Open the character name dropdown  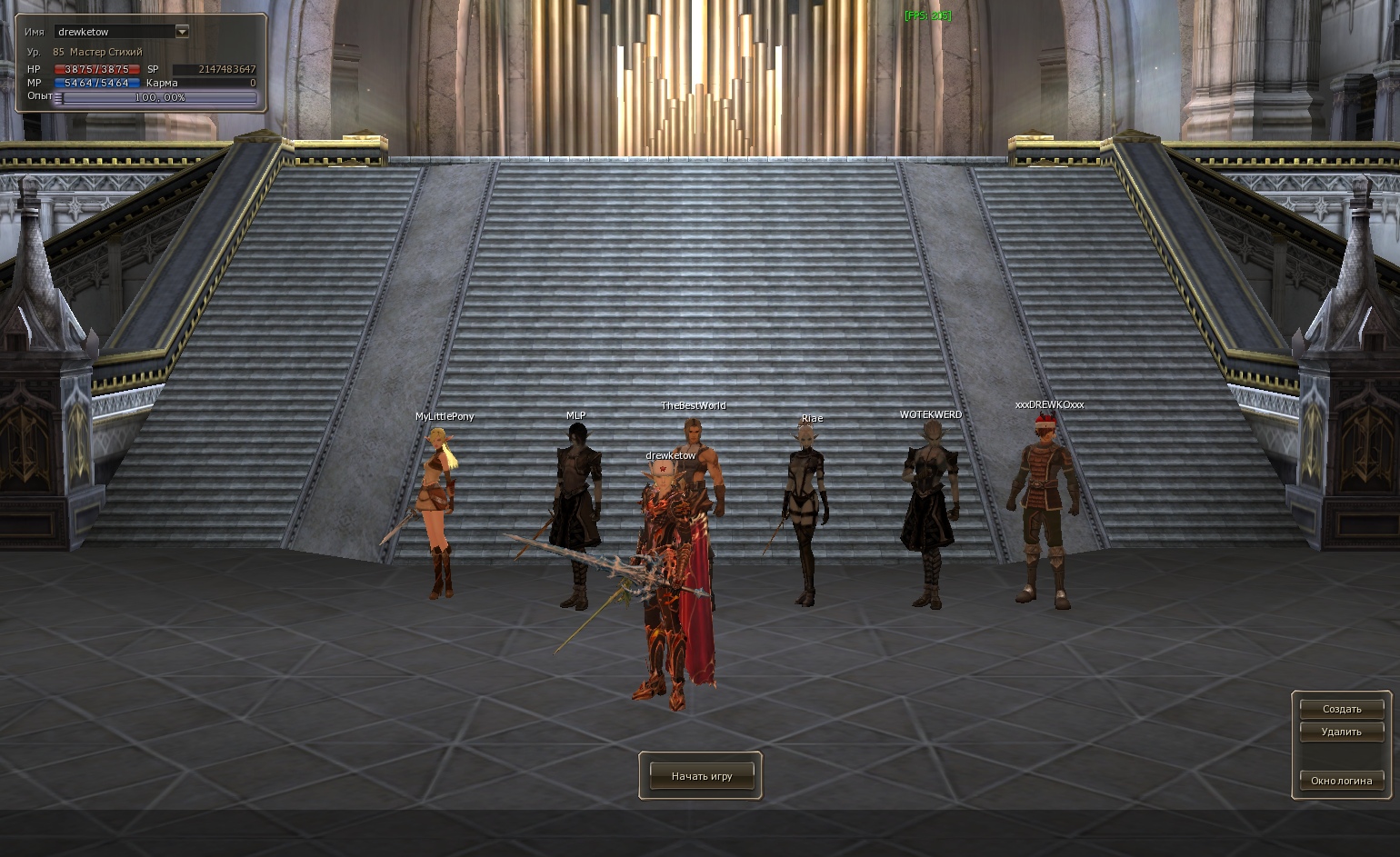[182, 32]
